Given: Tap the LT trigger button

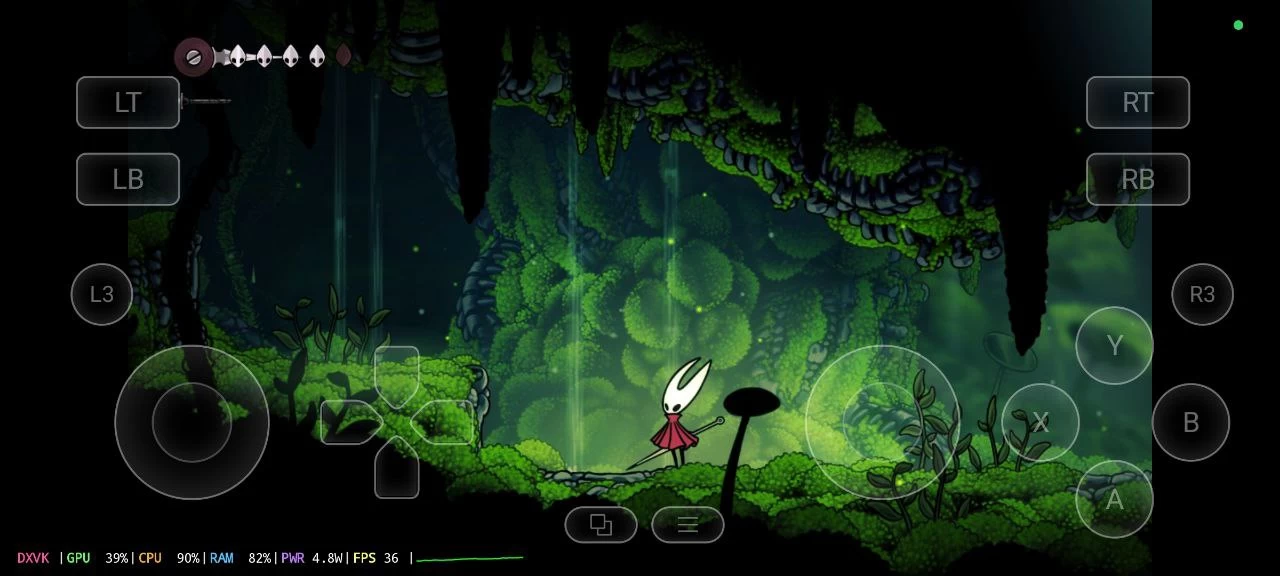Looking at the screenshot, I should click(128, 102).
